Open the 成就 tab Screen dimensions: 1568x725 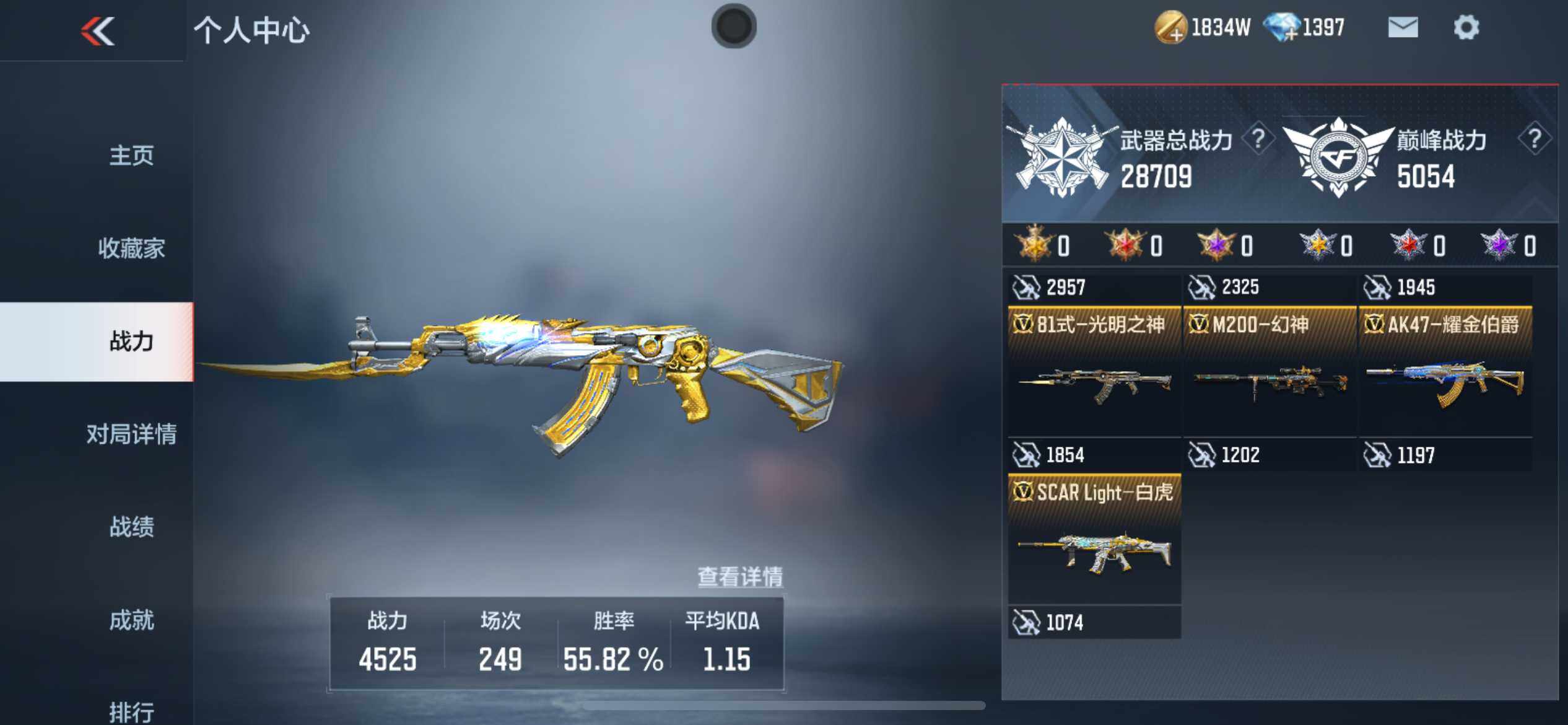(x=131, y=620)
